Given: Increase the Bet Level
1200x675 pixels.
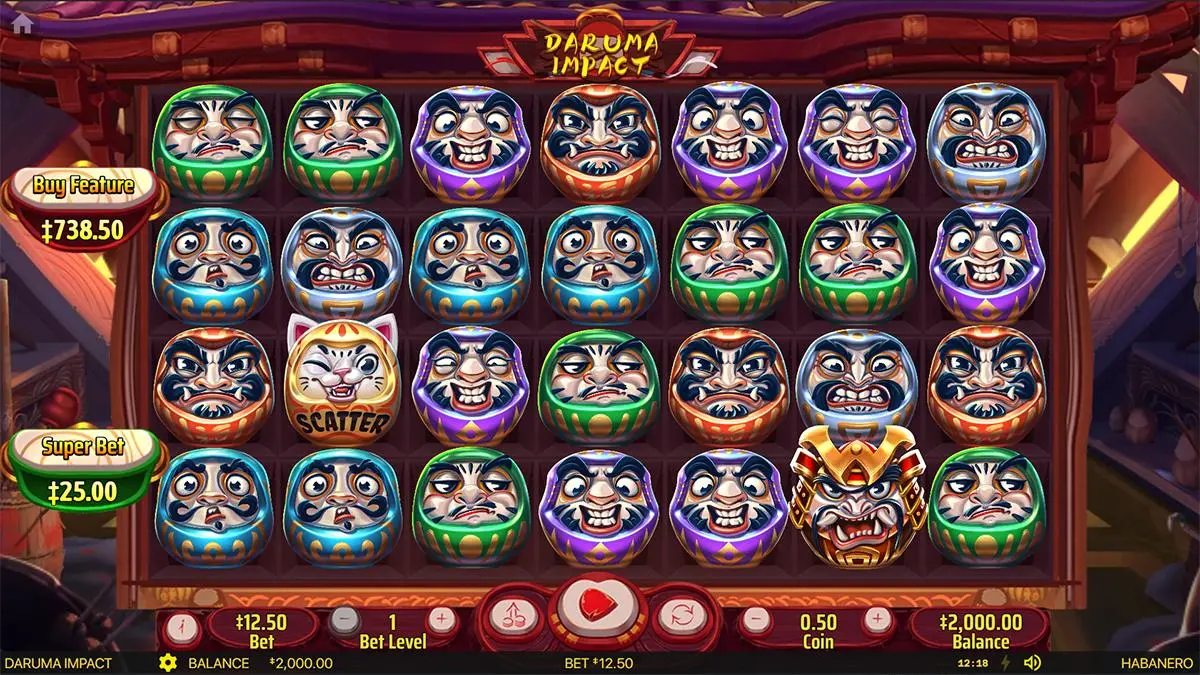Looking at the screenshot, I should click(441, 620).
